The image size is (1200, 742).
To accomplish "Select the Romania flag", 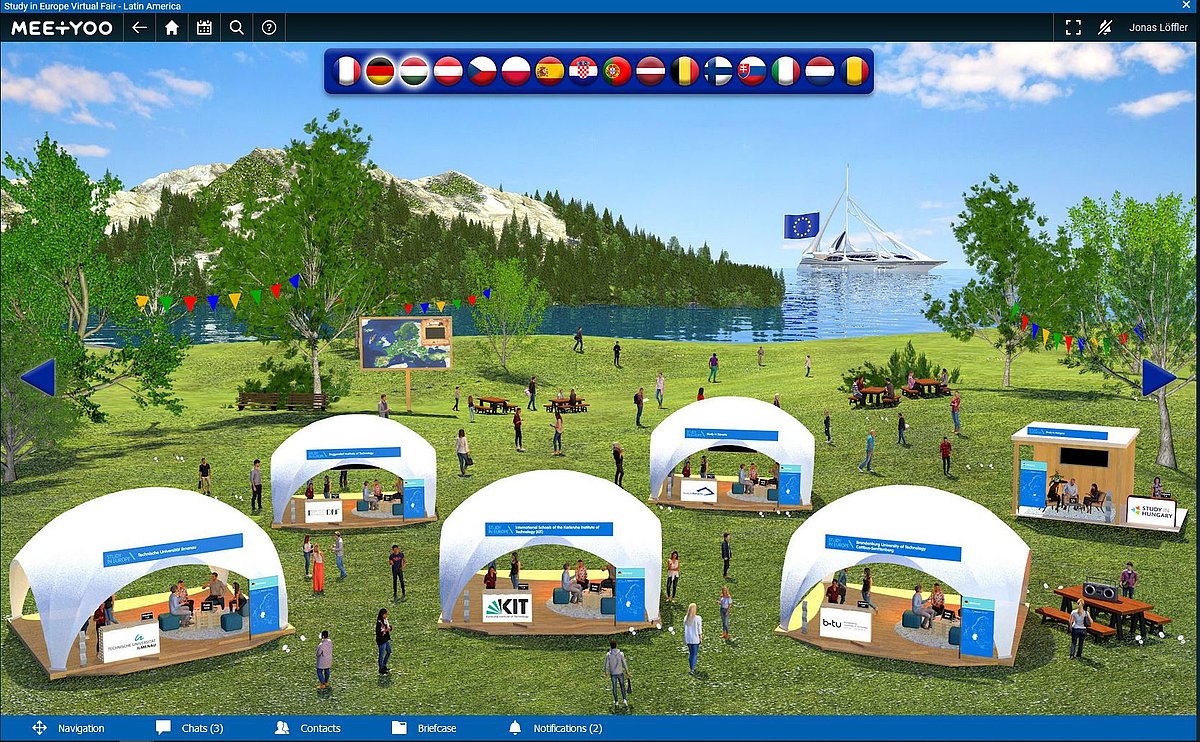I will coord(853,71).
